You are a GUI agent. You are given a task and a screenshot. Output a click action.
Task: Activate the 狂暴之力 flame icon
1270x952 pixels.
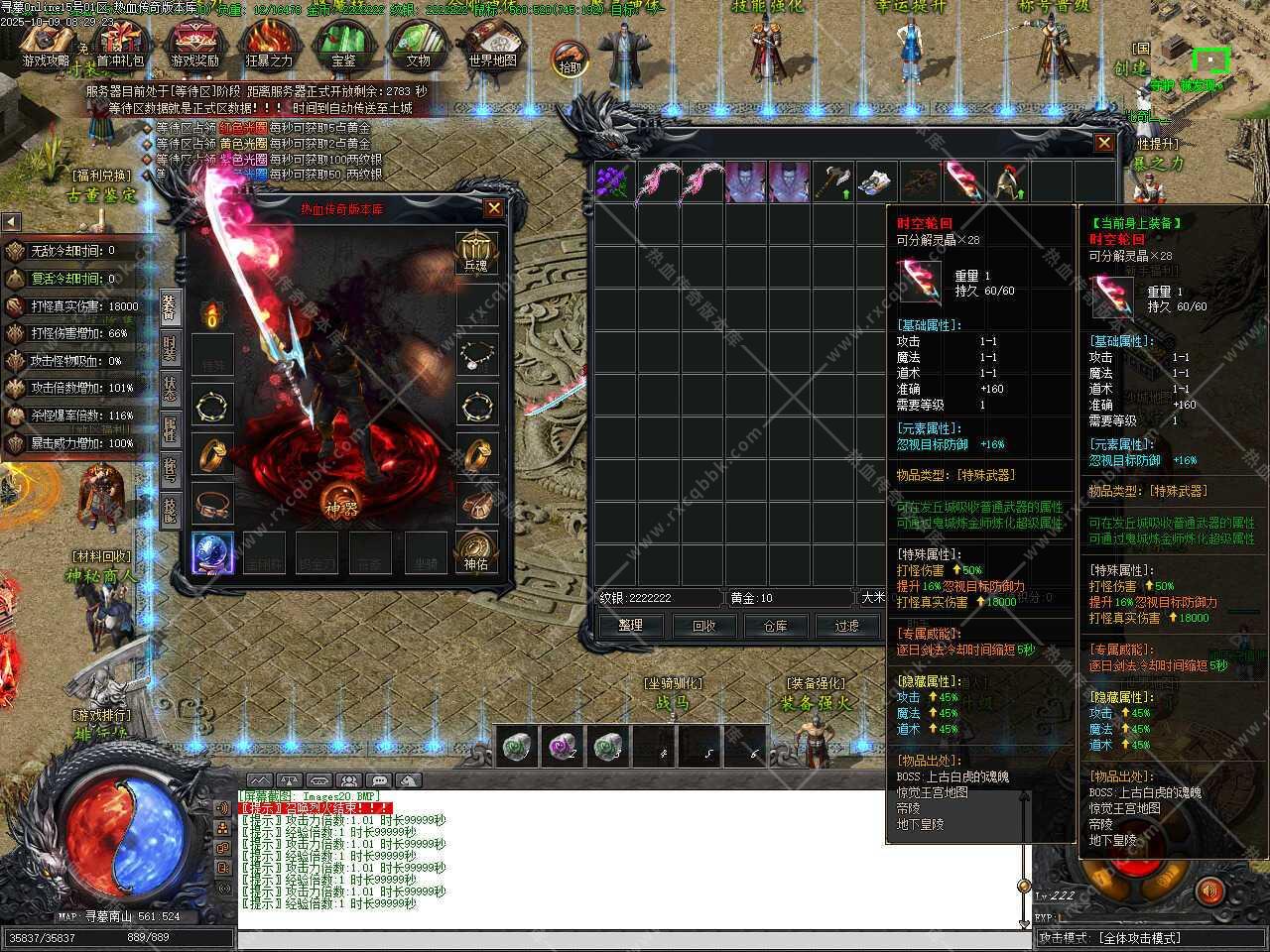[x=269, y=45]
